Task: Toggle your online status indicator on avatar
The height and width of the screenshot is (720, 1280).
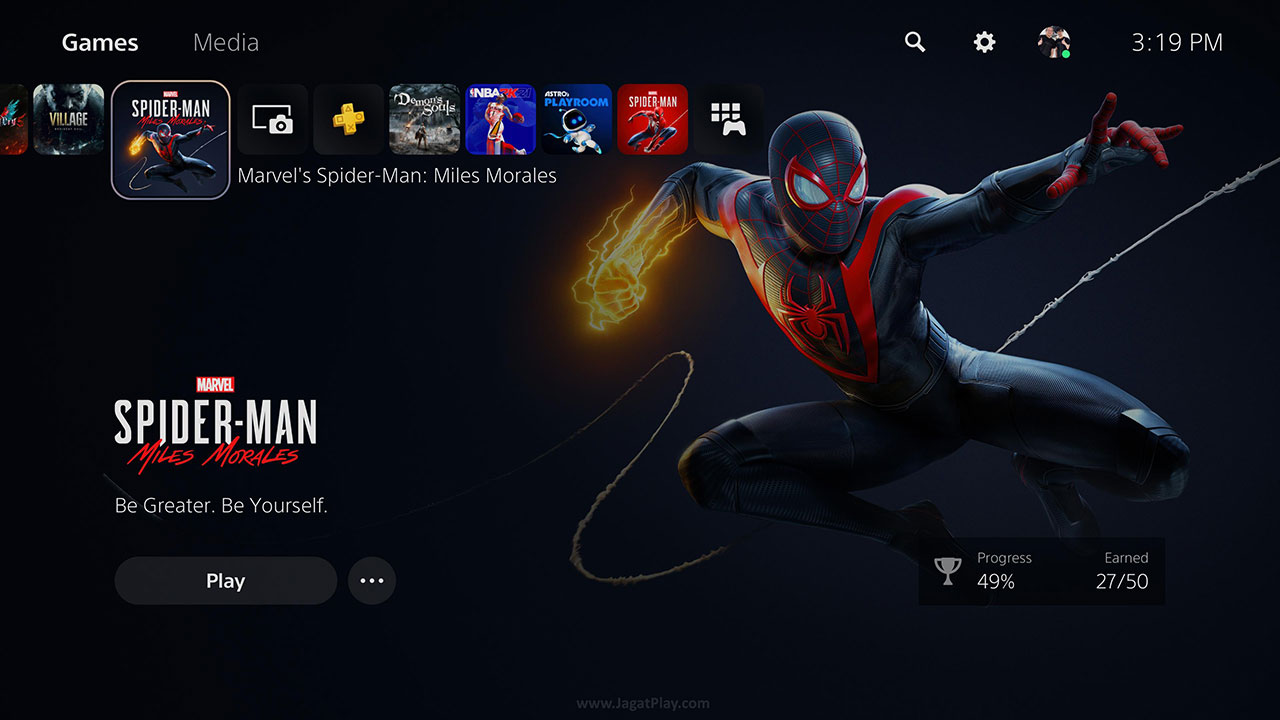Action: (x=1066, y=55)
